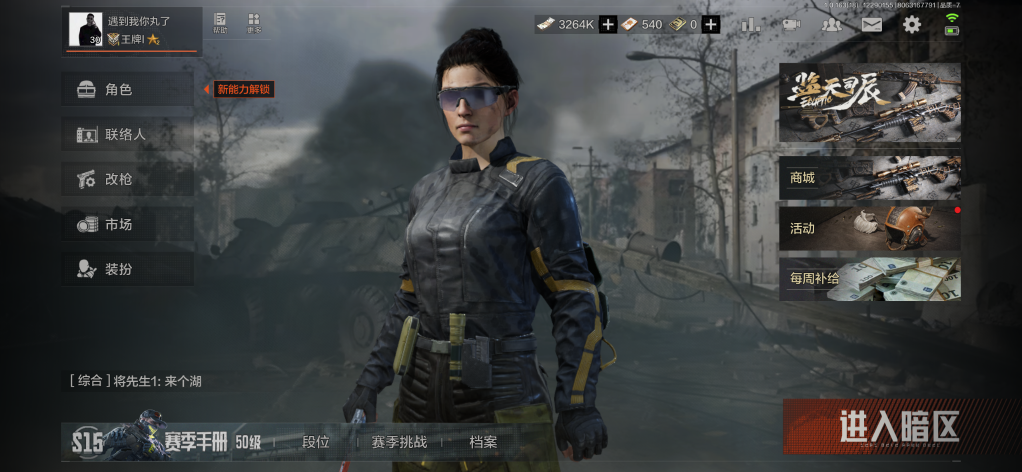
Task: Switch to the 档案 (Archive) tab
Action: click(x=483, y=442)
